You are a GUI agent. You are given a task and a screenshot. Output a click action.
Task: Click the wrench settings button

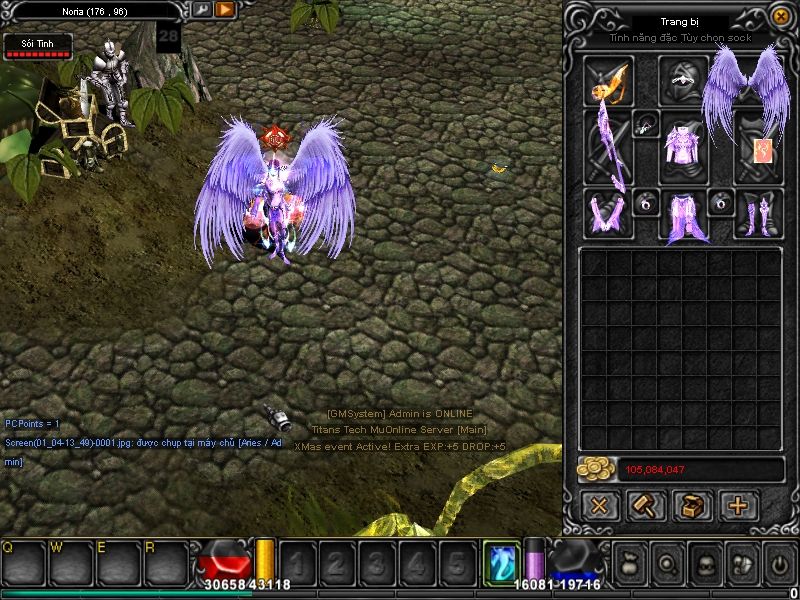point(202,10)
